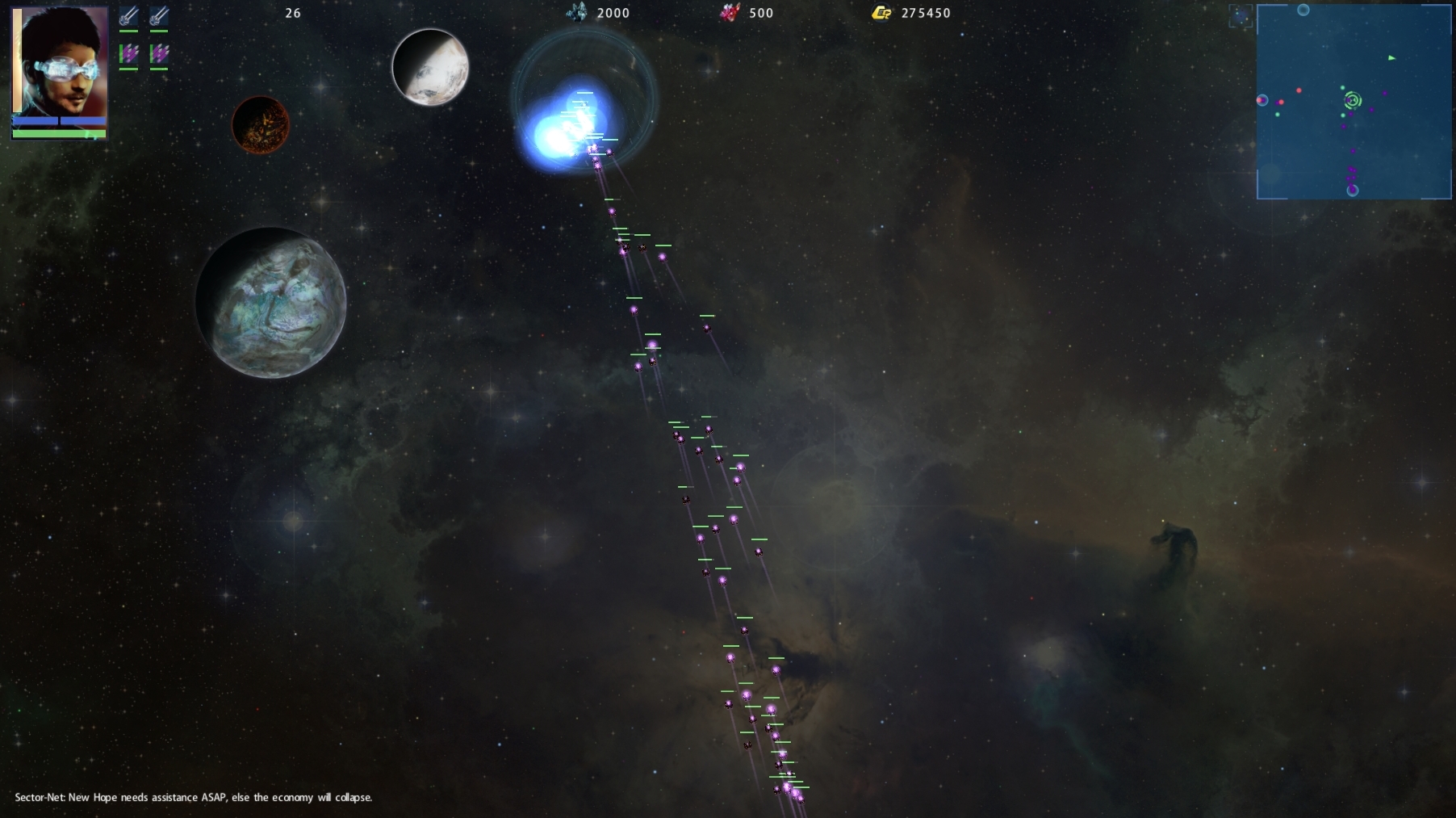Open the sector minimap
Screen dimensions: 1456x818
[x=1353, y=102]
